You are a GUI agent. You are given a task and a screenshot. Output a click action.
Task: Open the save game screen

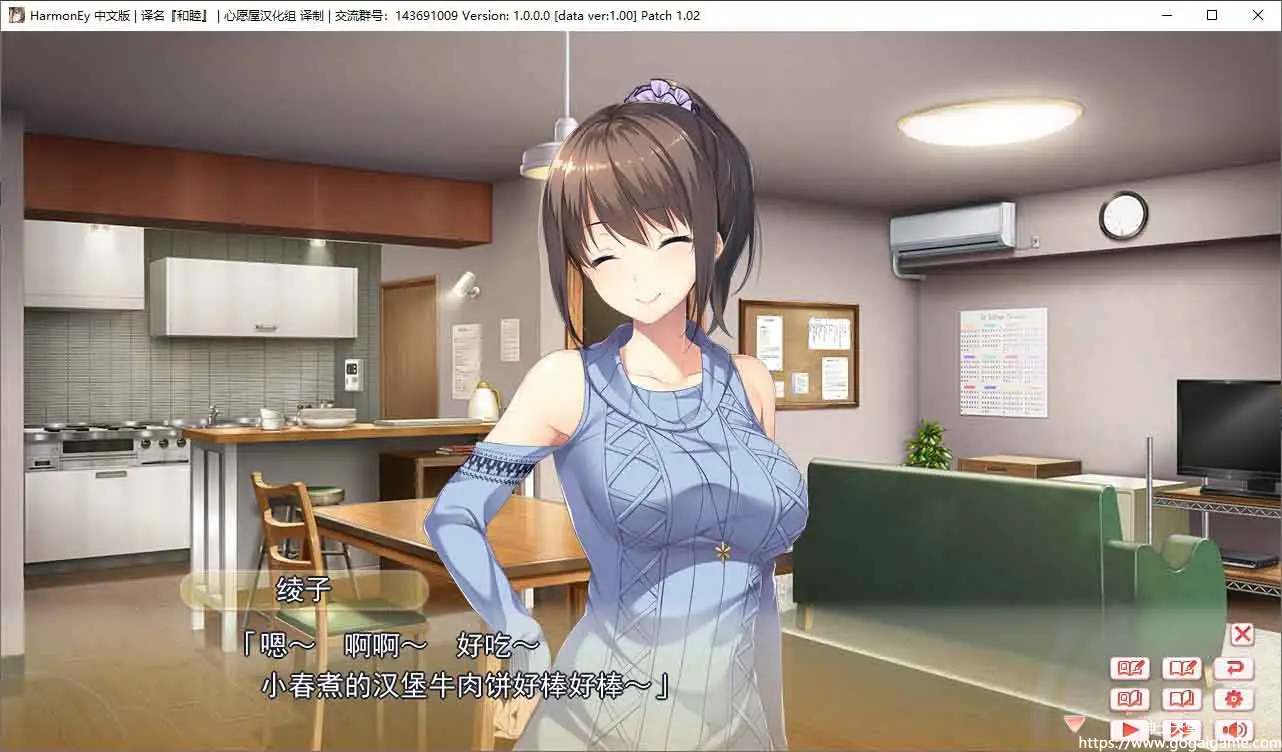pyautogui.click(x=1183, y=668)
